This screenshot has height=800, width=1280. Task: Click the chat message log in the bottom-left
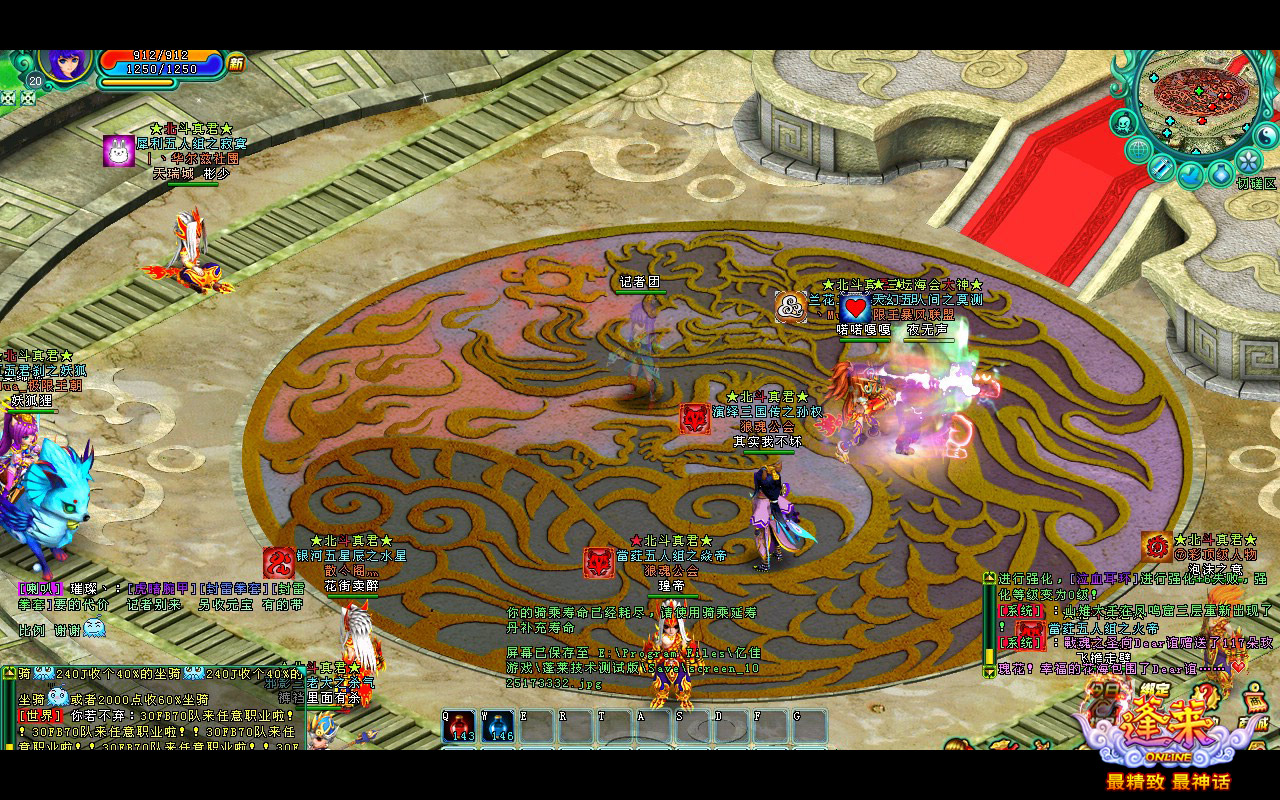pos(152,706)
